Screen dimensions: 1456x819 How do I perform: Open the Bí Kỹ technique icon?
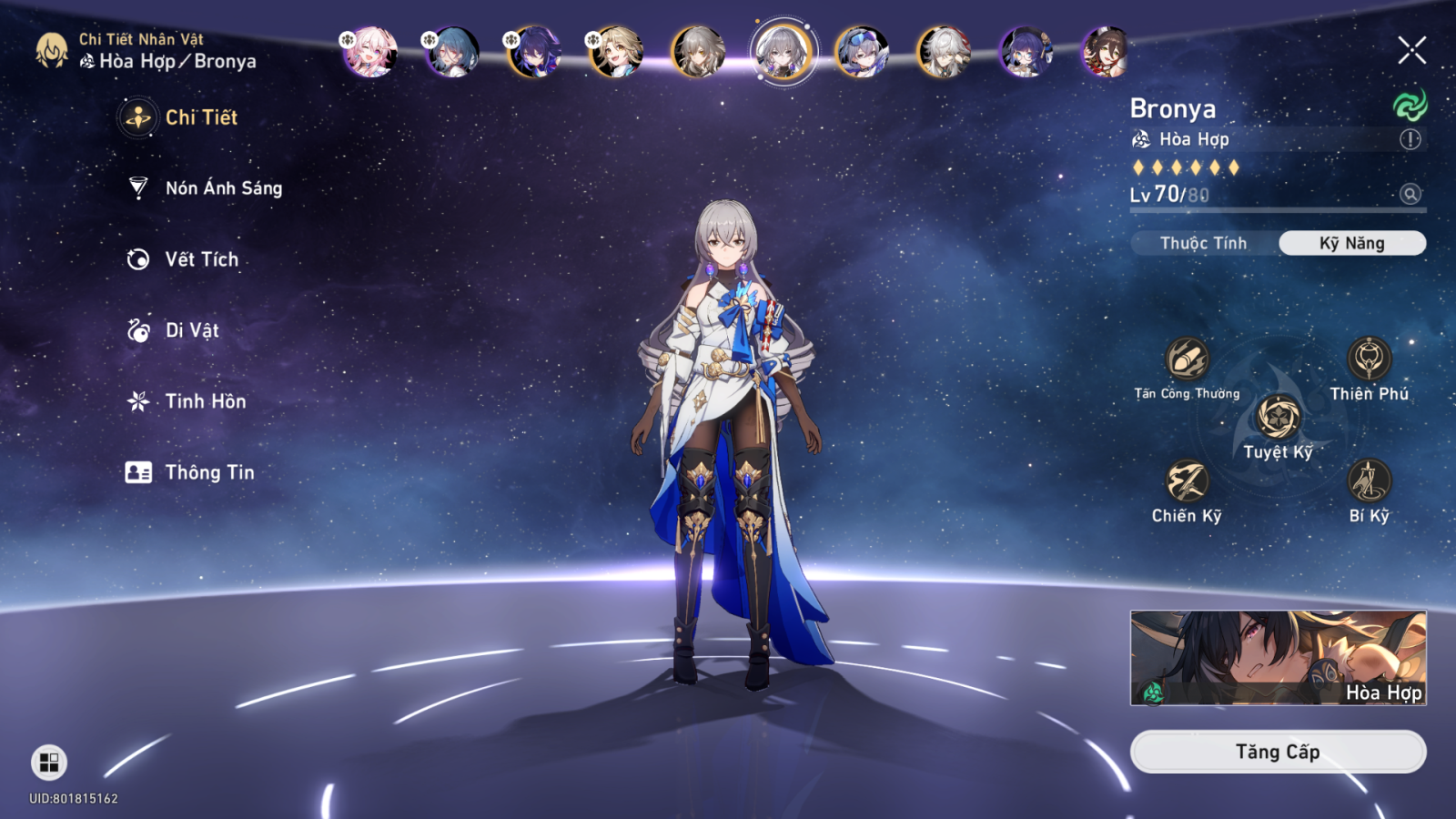(x=1369, y=481)
